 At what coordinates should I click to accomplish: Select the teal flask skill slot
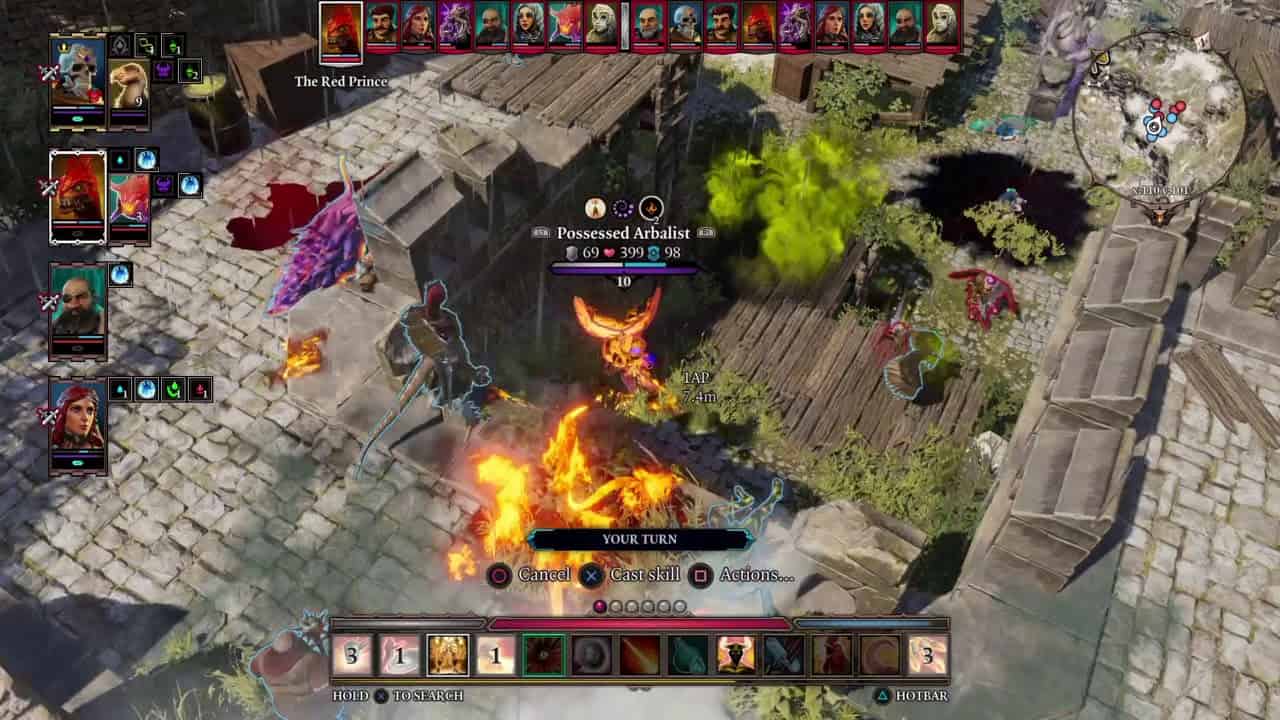click(x=688, y=655)
